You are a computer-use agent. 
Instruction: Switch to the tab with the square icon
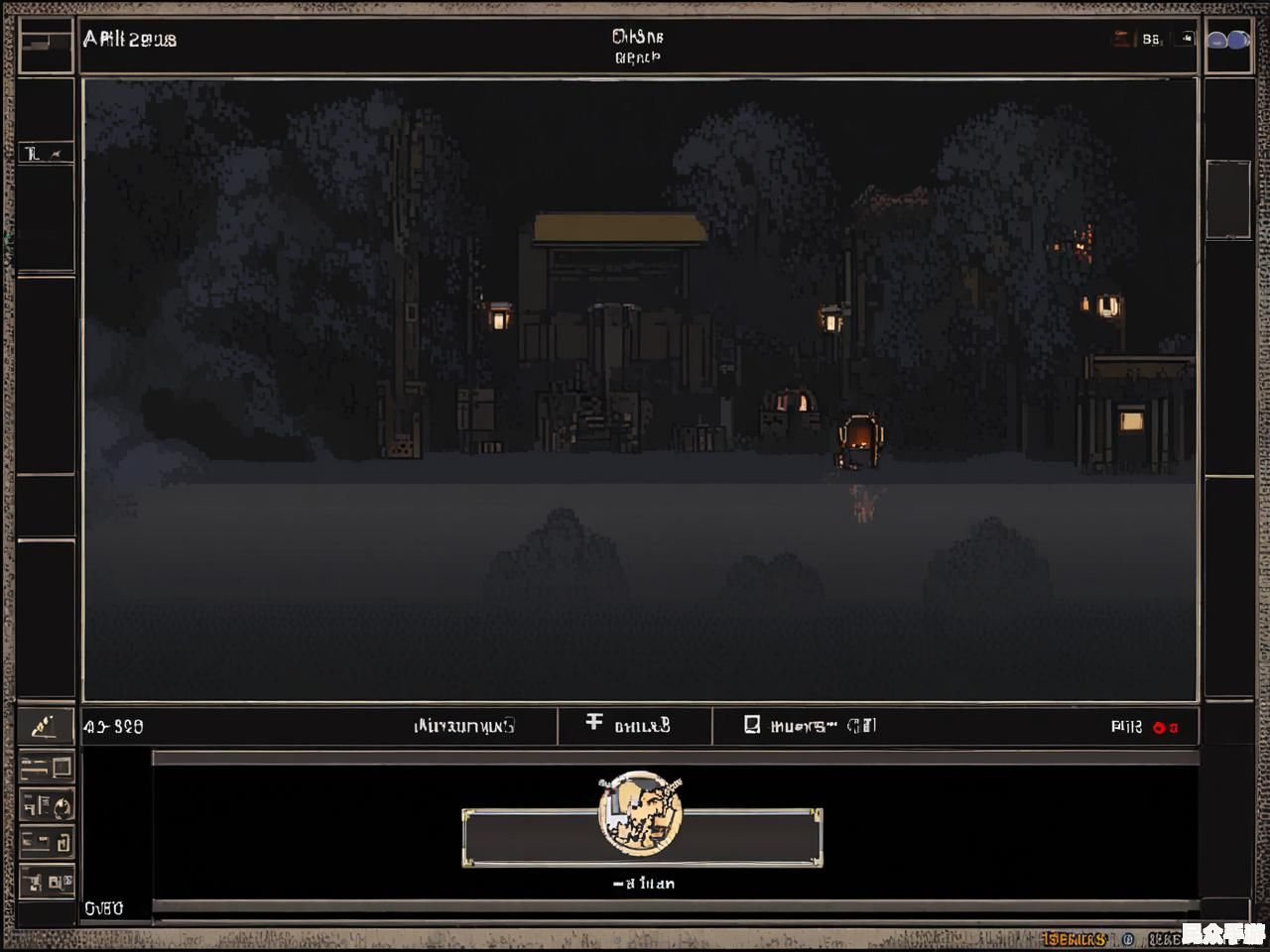(x=809, y=726)
